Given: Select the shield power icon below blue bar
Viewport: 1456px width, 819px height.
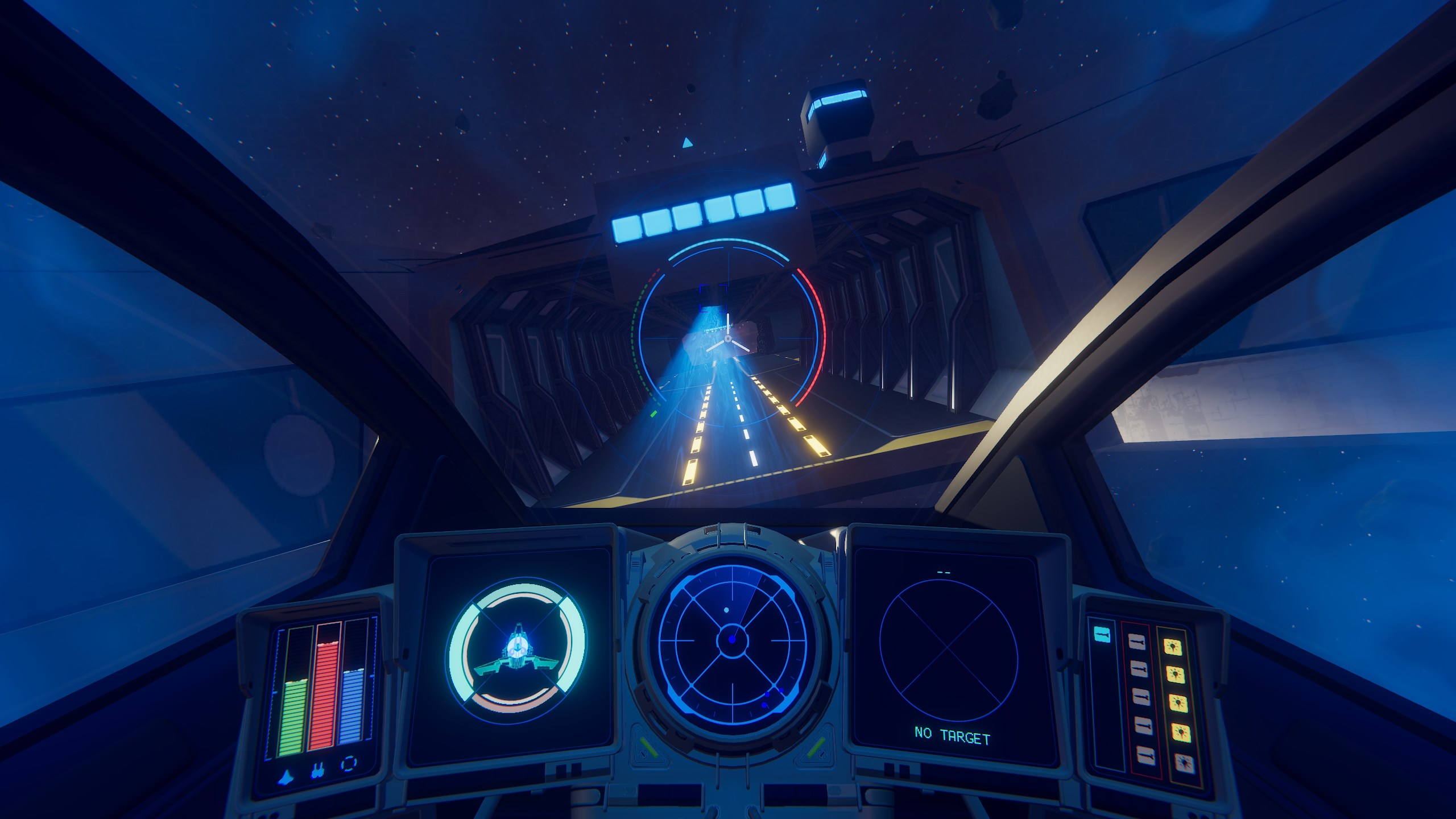Looking at the screenshot, I should tap(349, 764).
